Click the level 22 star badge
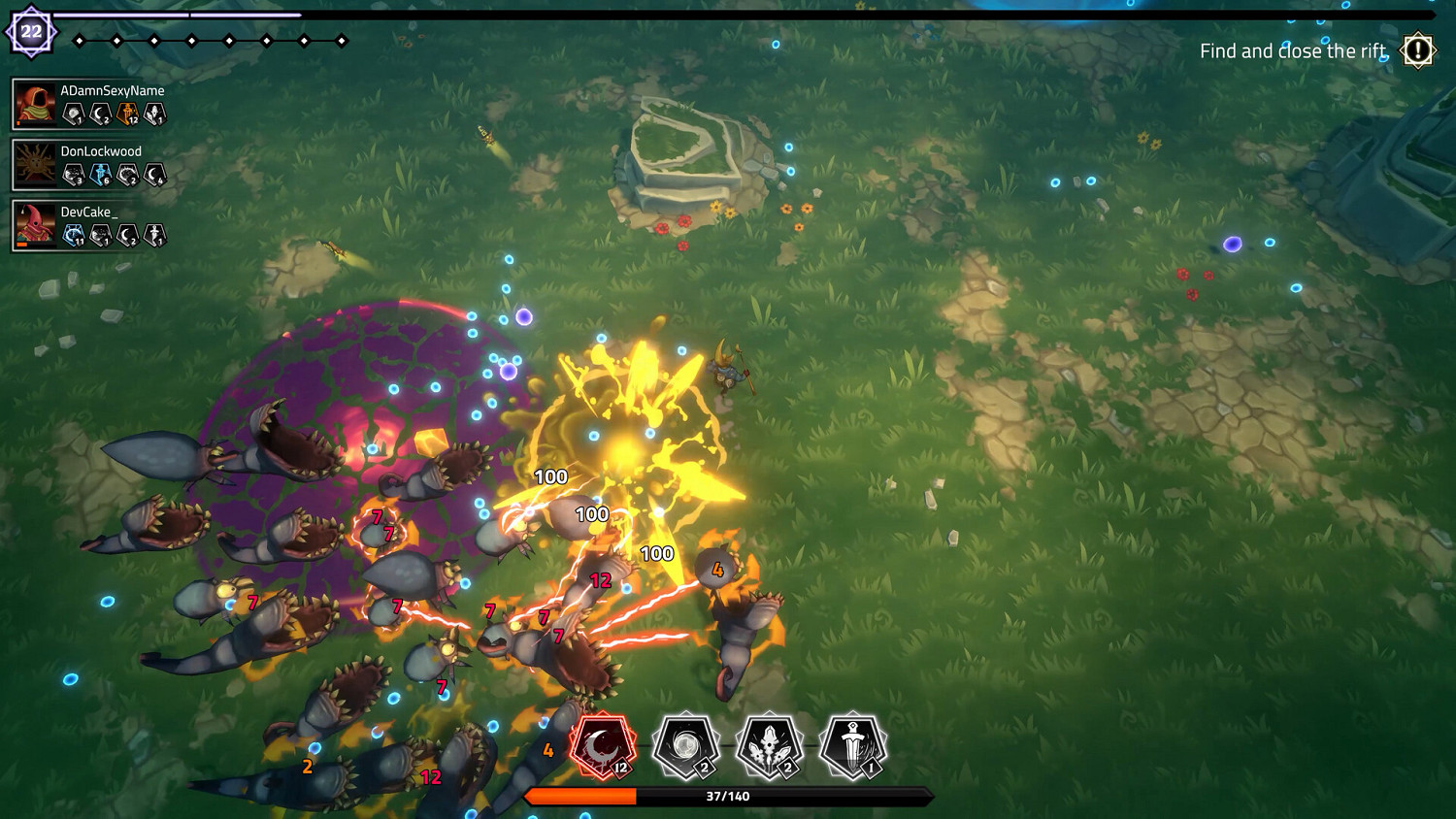 click(31, 32)
